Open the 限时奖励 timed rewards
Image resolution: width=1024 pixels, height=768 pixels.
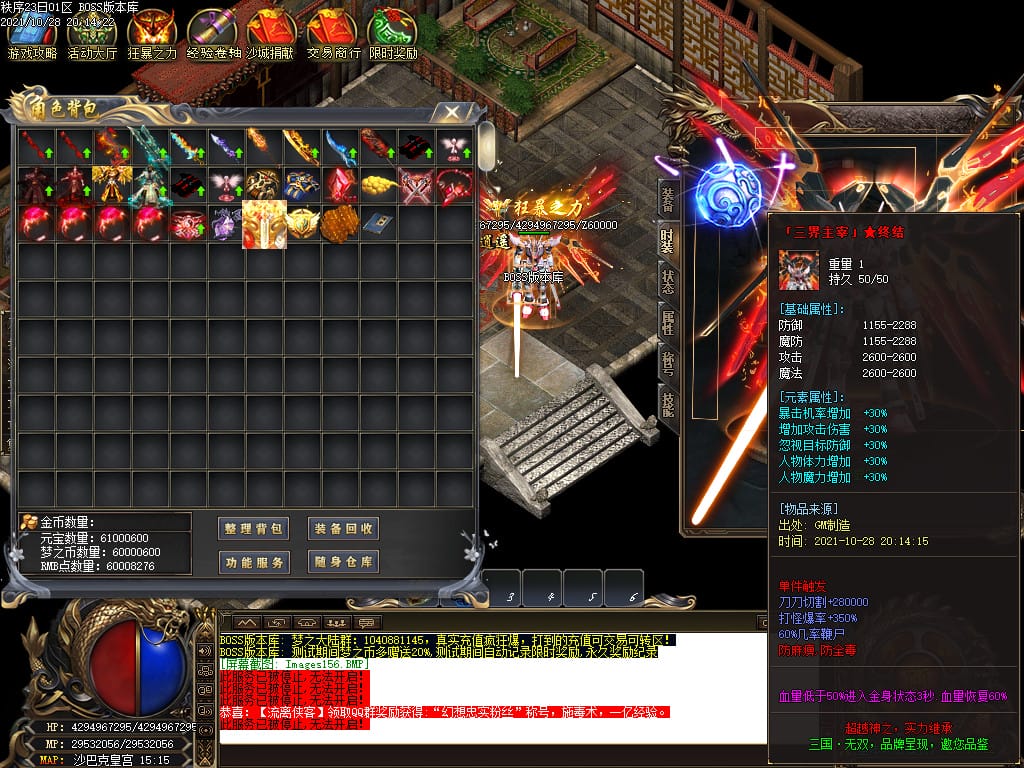392,35
